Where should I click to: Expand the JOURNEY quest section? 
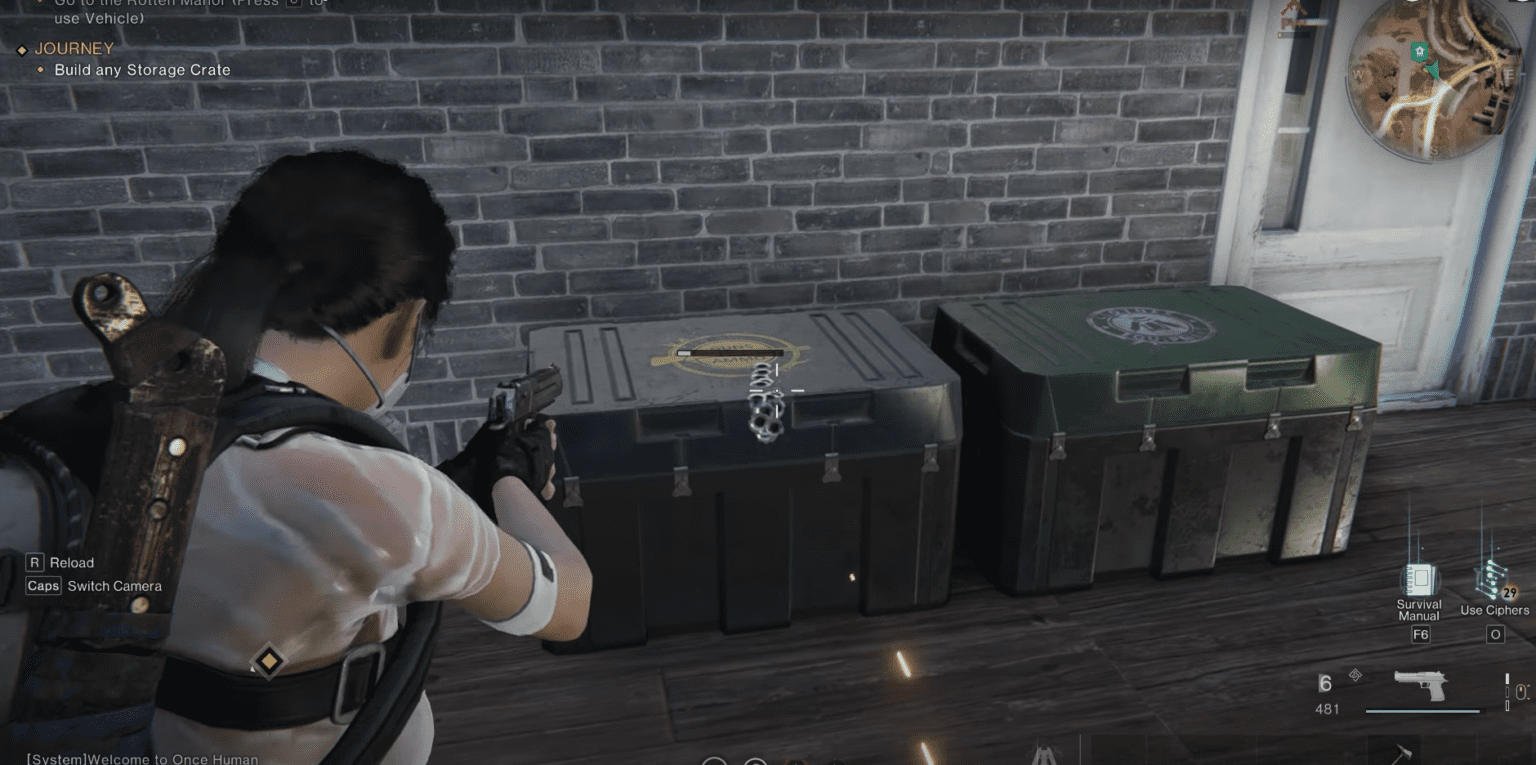click(x=74, y=48)
